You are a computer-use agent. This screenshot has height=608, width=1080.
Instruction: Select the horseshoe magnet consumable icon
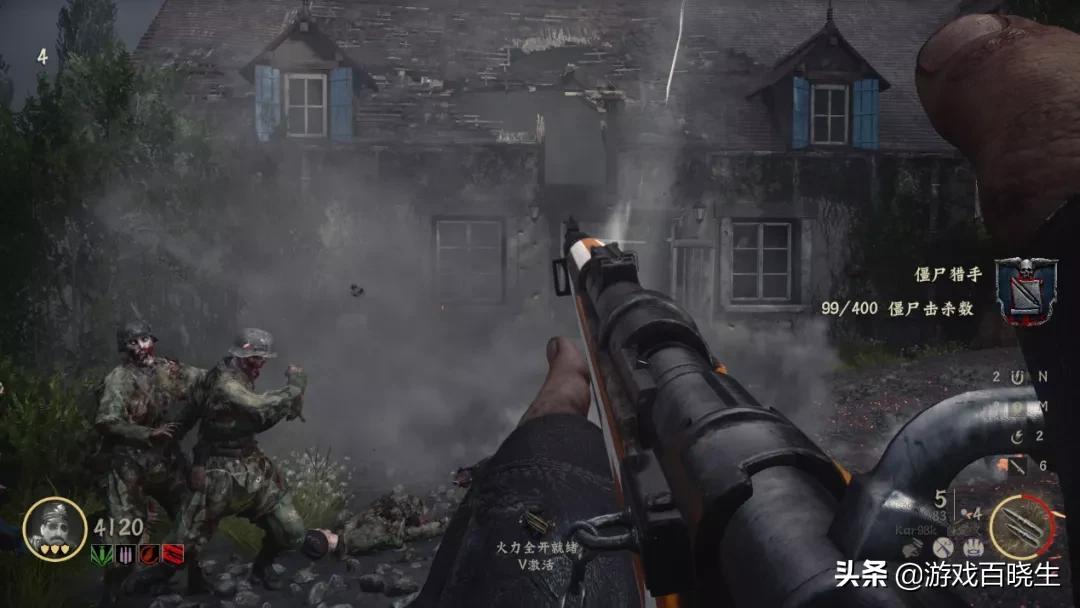coord(1017,377)
